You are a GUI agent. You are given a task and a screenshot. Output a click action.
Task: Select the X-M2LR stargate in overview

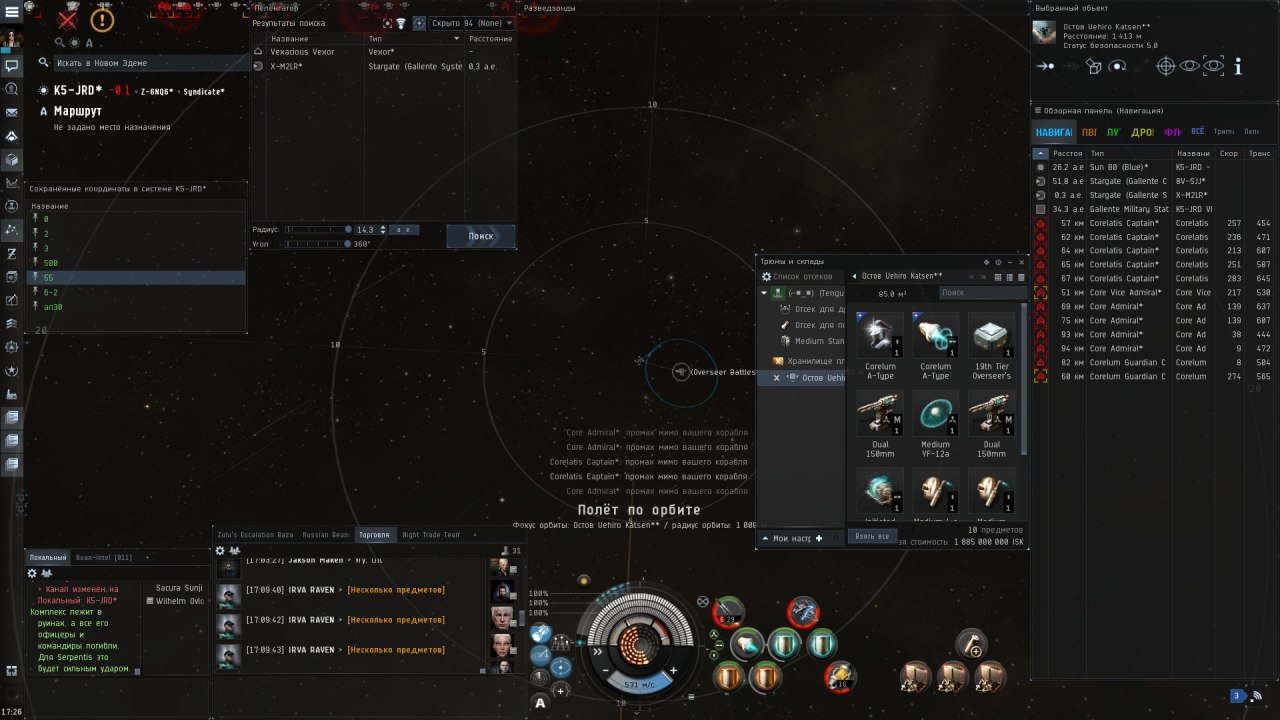click(1127, 195)
